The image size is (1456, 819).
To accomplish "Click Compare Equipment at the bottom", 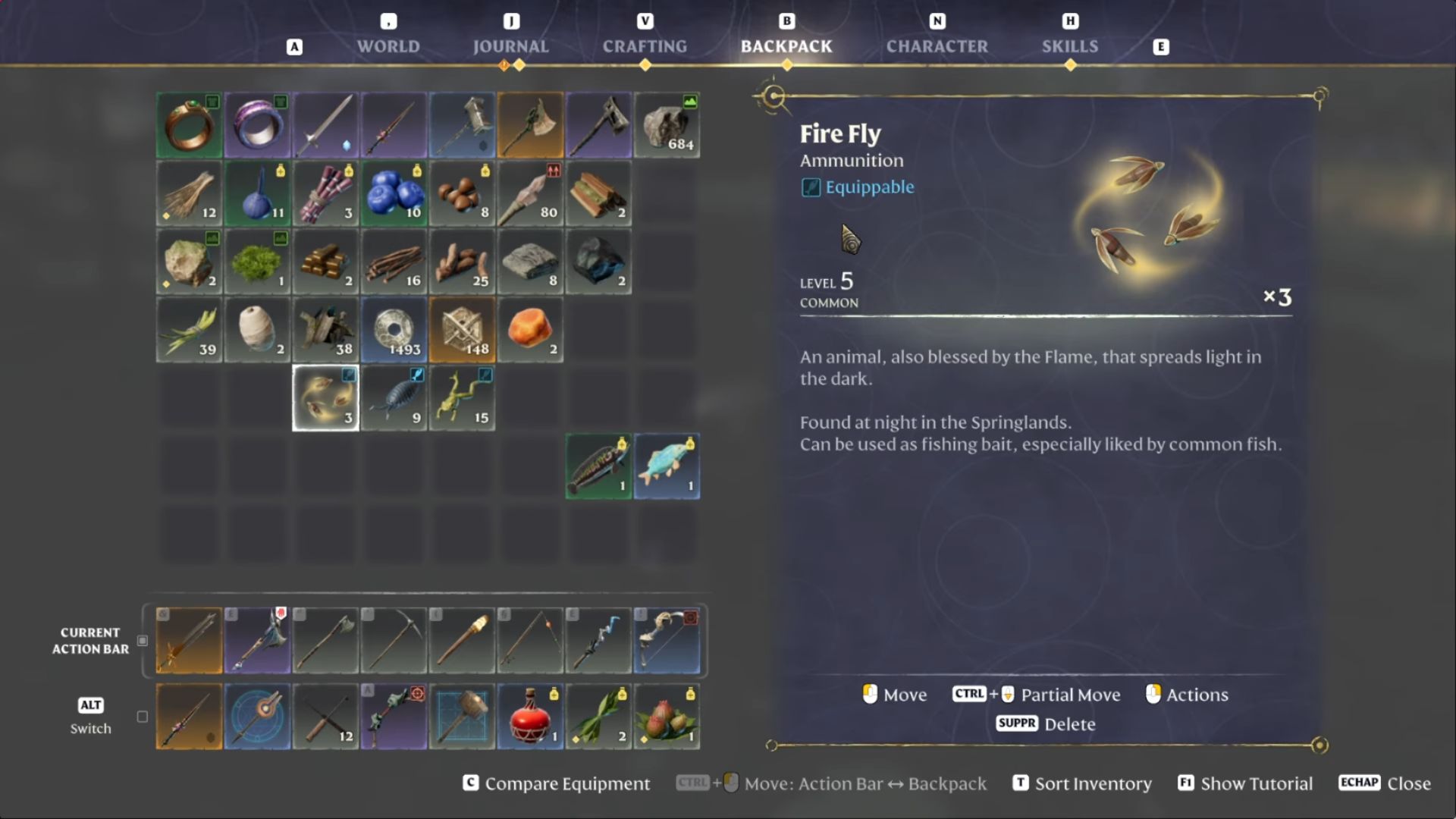I will pos(568,783).
